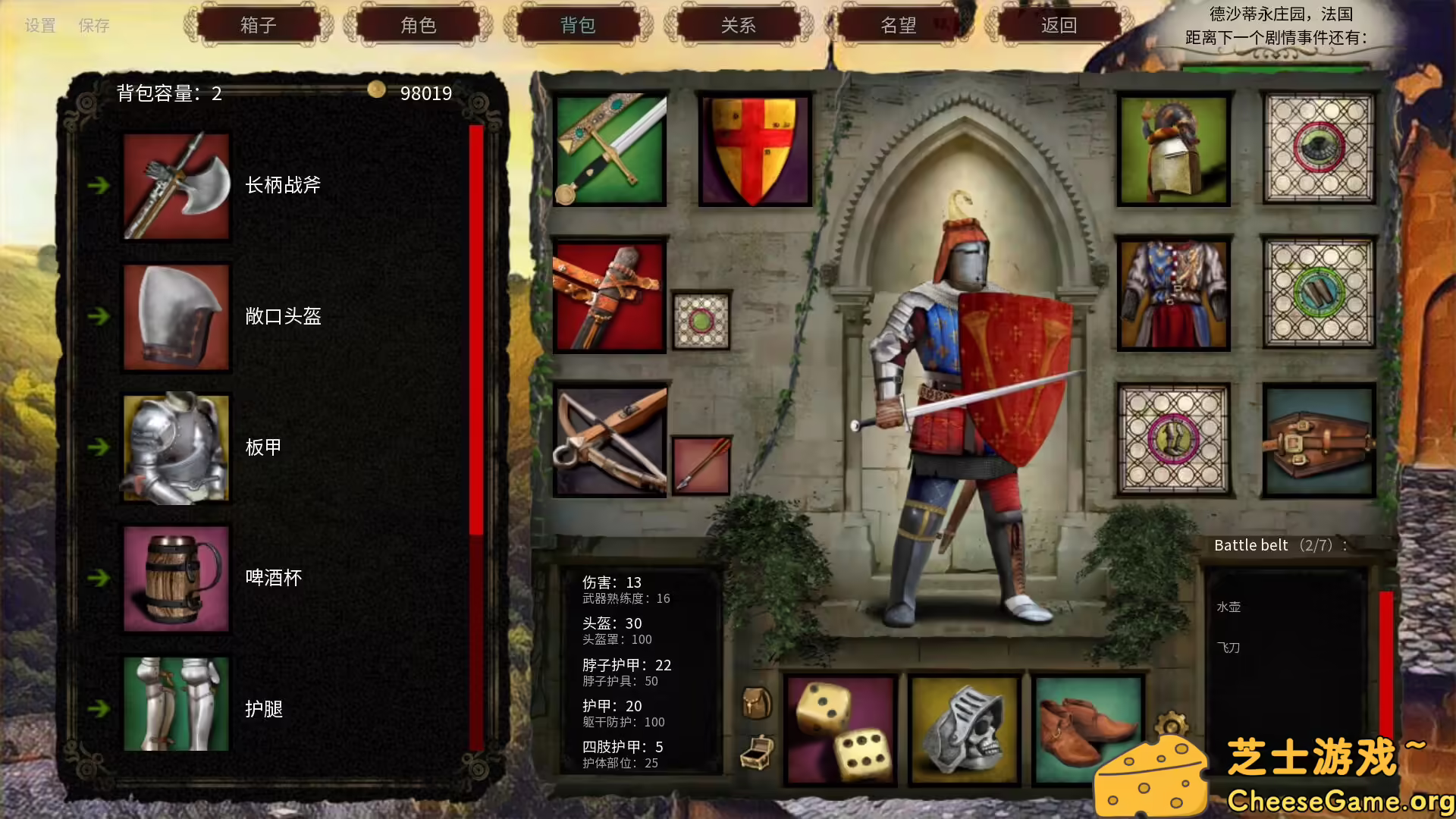
Task: Select the sword equipped in the weapon slot
Action: click(610, 149)
